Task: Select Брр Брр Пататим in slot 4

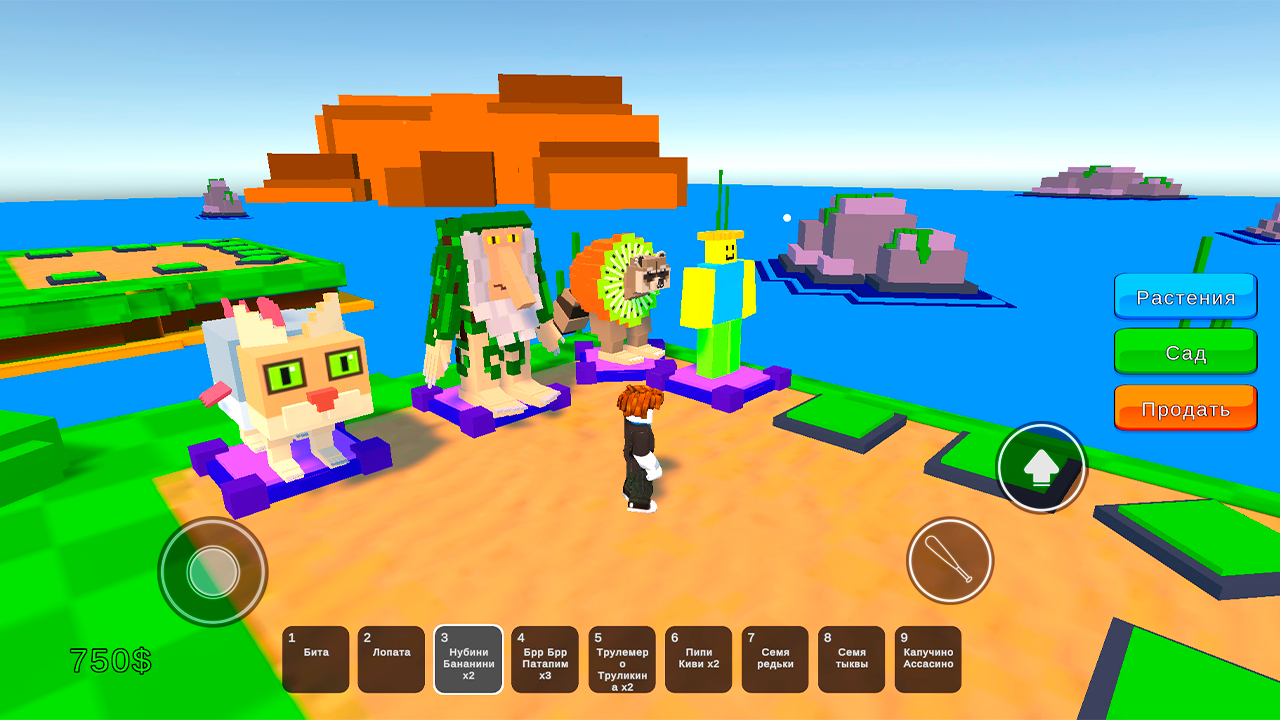Action: click(x=545, y=659)
